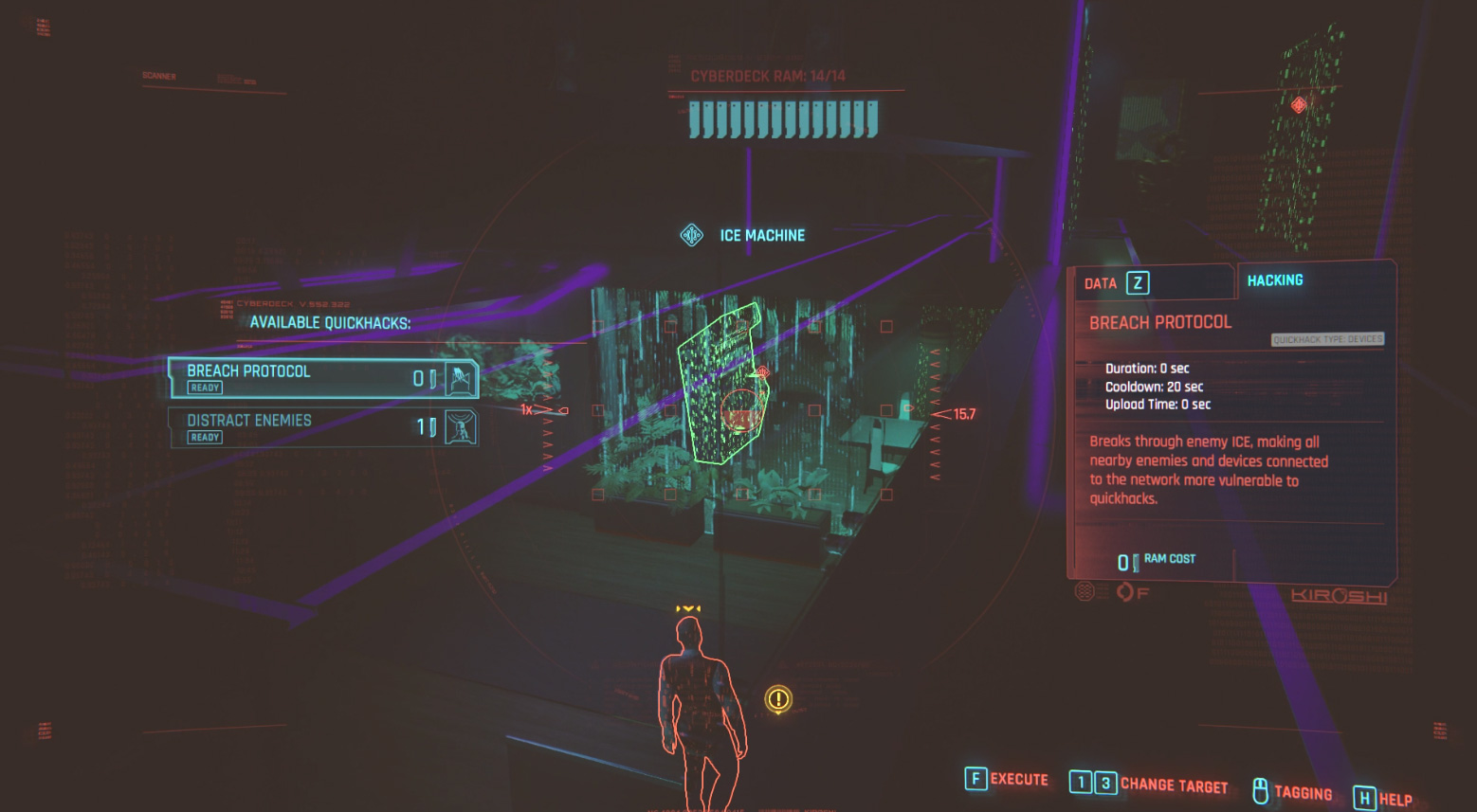The width and height of the screenshot is (1477, 812).
Task: Click the 1 key Change Target icon
Action: pos(1080,782)
